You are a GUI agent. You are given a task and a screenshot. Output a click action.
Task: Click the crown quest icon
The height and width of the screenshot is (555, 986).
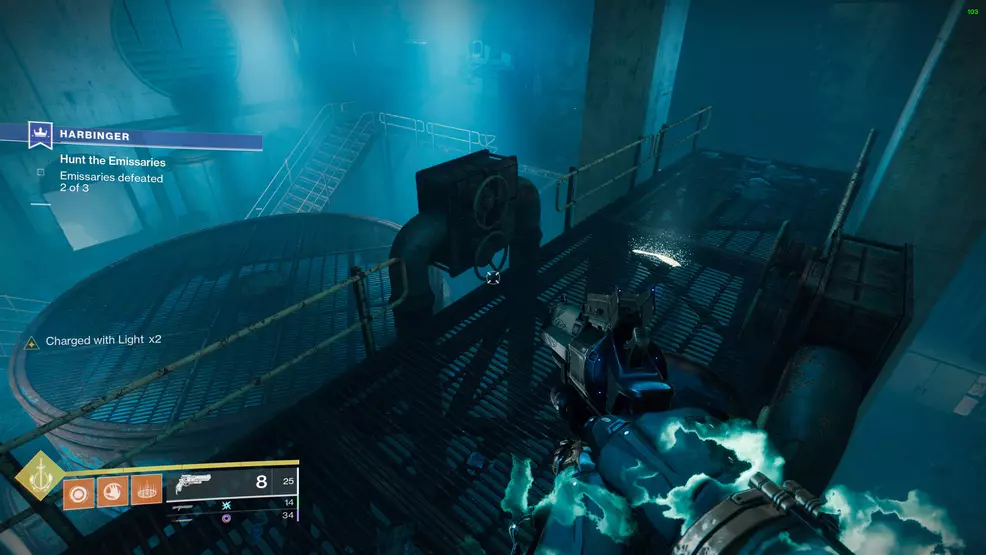click(x=42, y=132)
